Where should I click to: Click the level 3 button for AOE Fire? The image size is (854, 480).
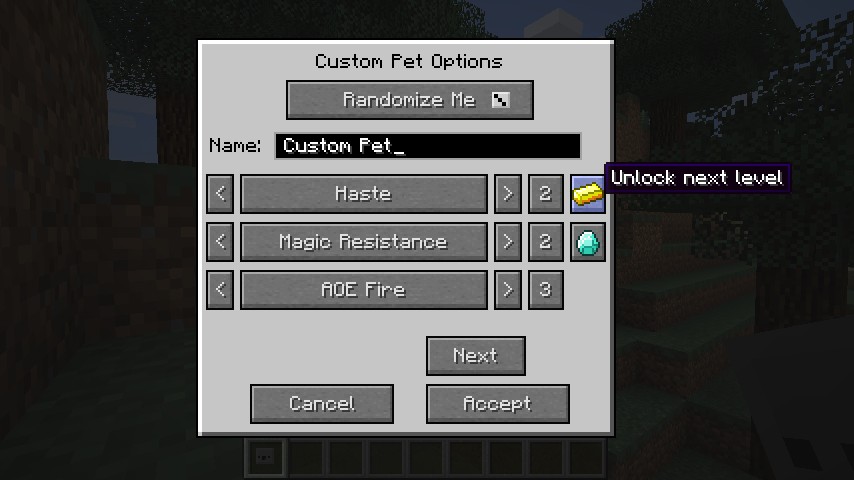coord(545,290)
